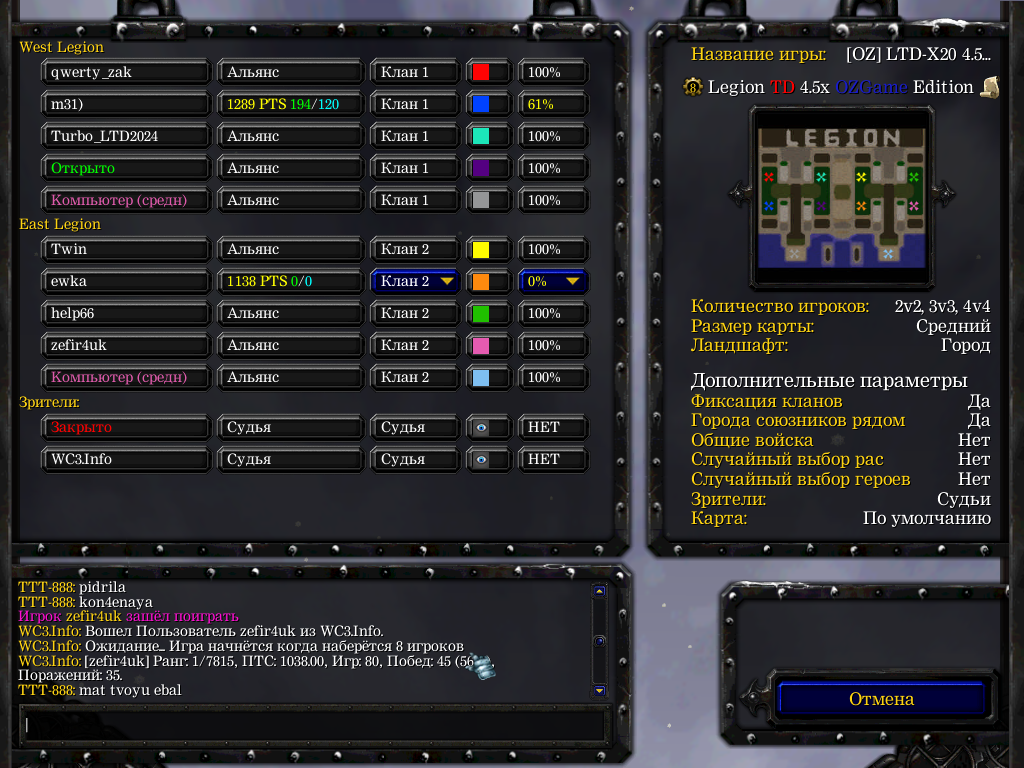
Task: Click the chat scrollbar up arrow
Action: [x=599, y=591]
